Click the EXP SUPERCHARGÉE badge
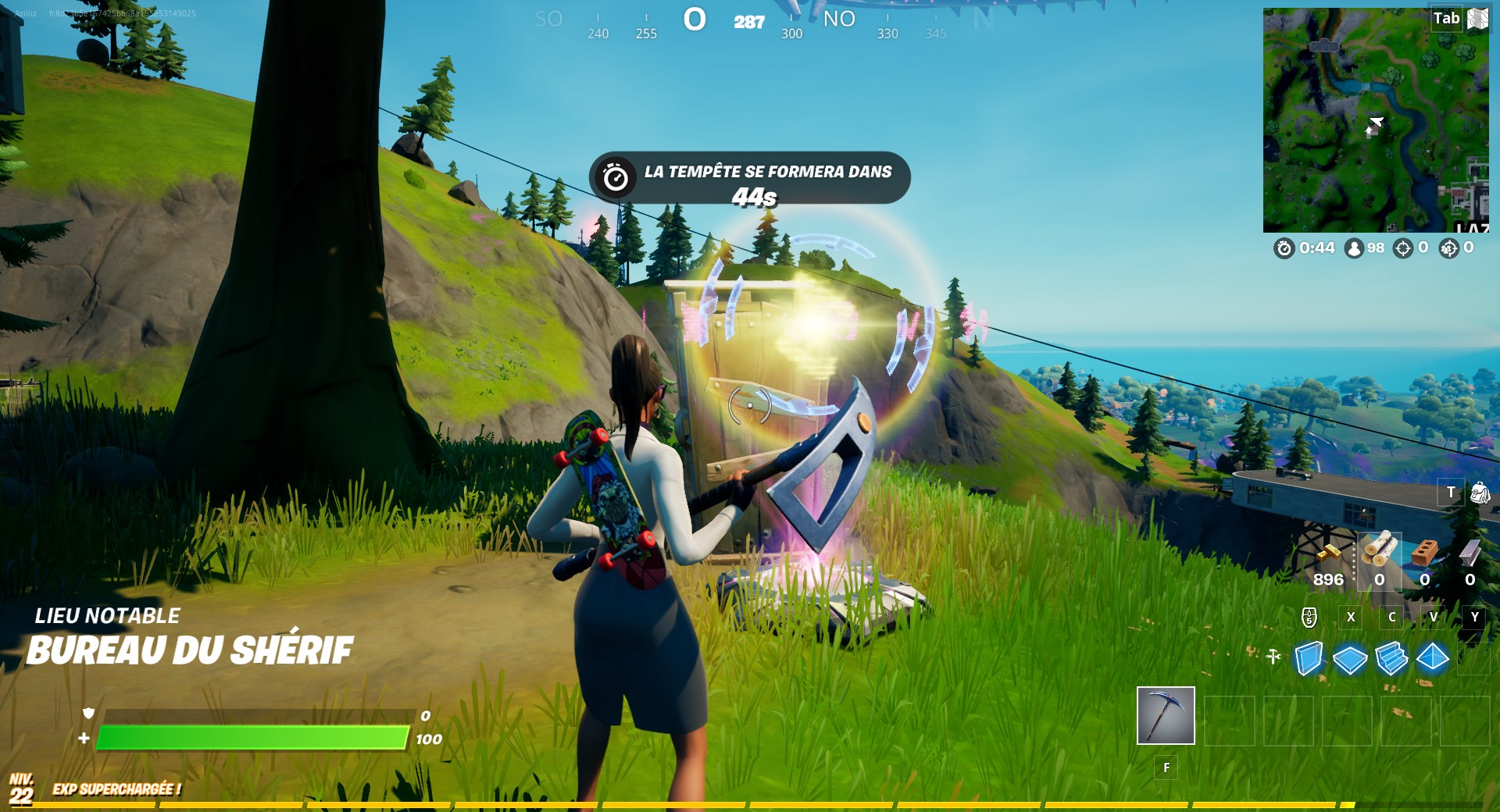The height and width of the screenshot is (812, 1500). 116,789
